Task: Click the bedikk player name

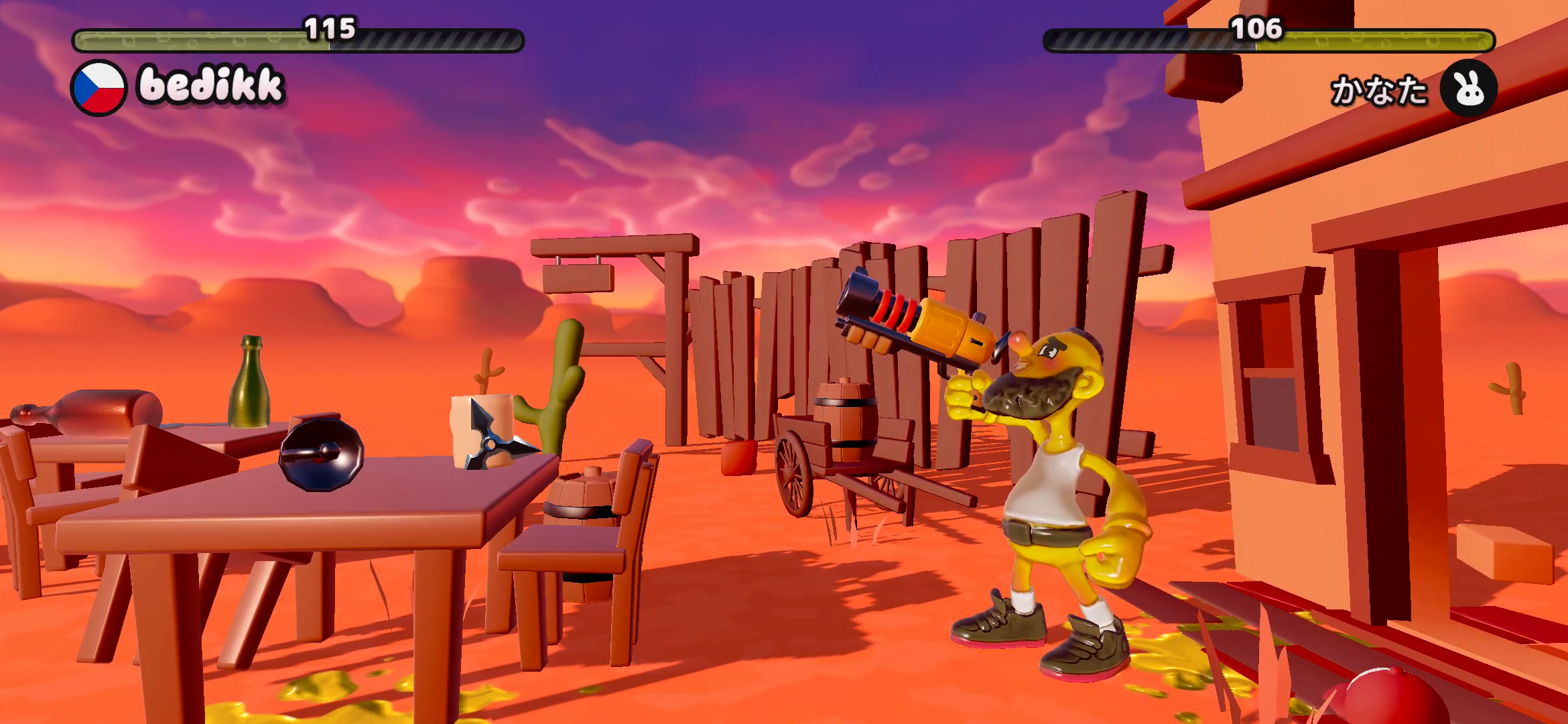Action: coord(210,86)
